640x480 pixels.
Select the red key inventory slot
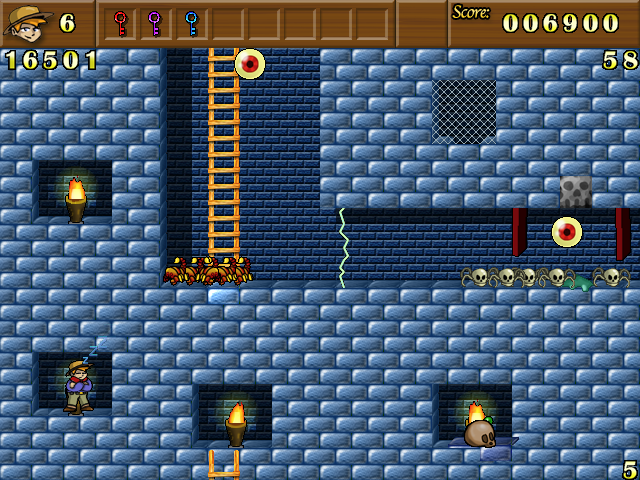121,23
